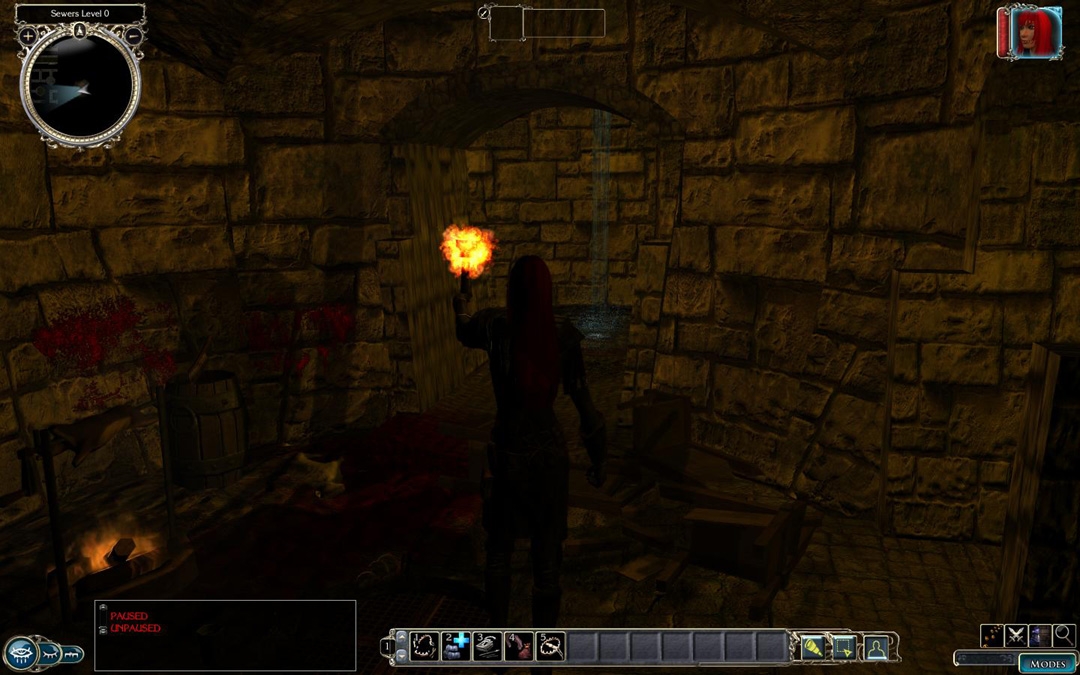The width and height of the screenshot is (1080, 675).
Task: Toggle the crossed swords combat mode
Action: pos(1017,634)
